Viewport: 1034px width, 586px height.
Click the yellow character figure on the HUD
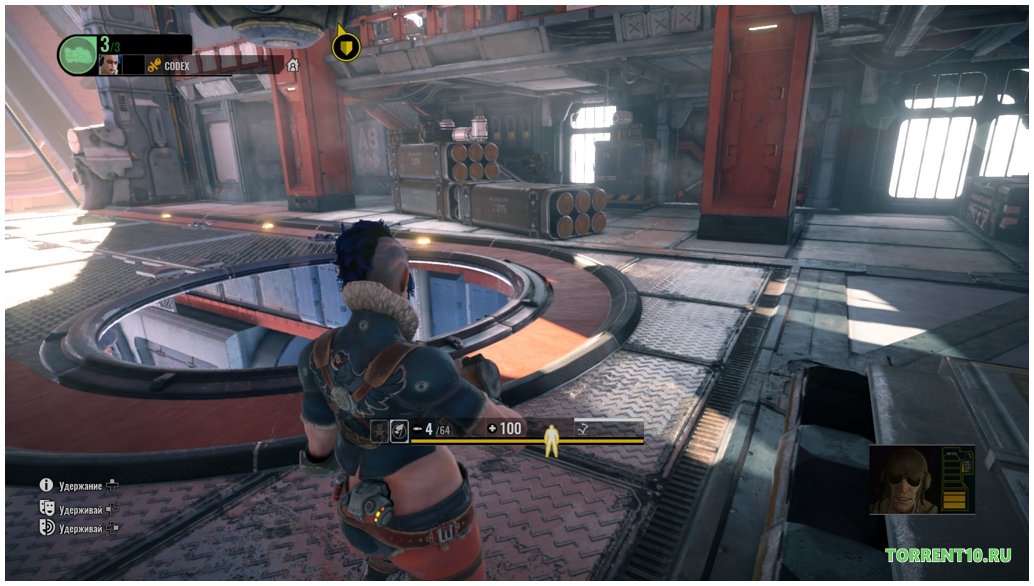tap(549, 437)
